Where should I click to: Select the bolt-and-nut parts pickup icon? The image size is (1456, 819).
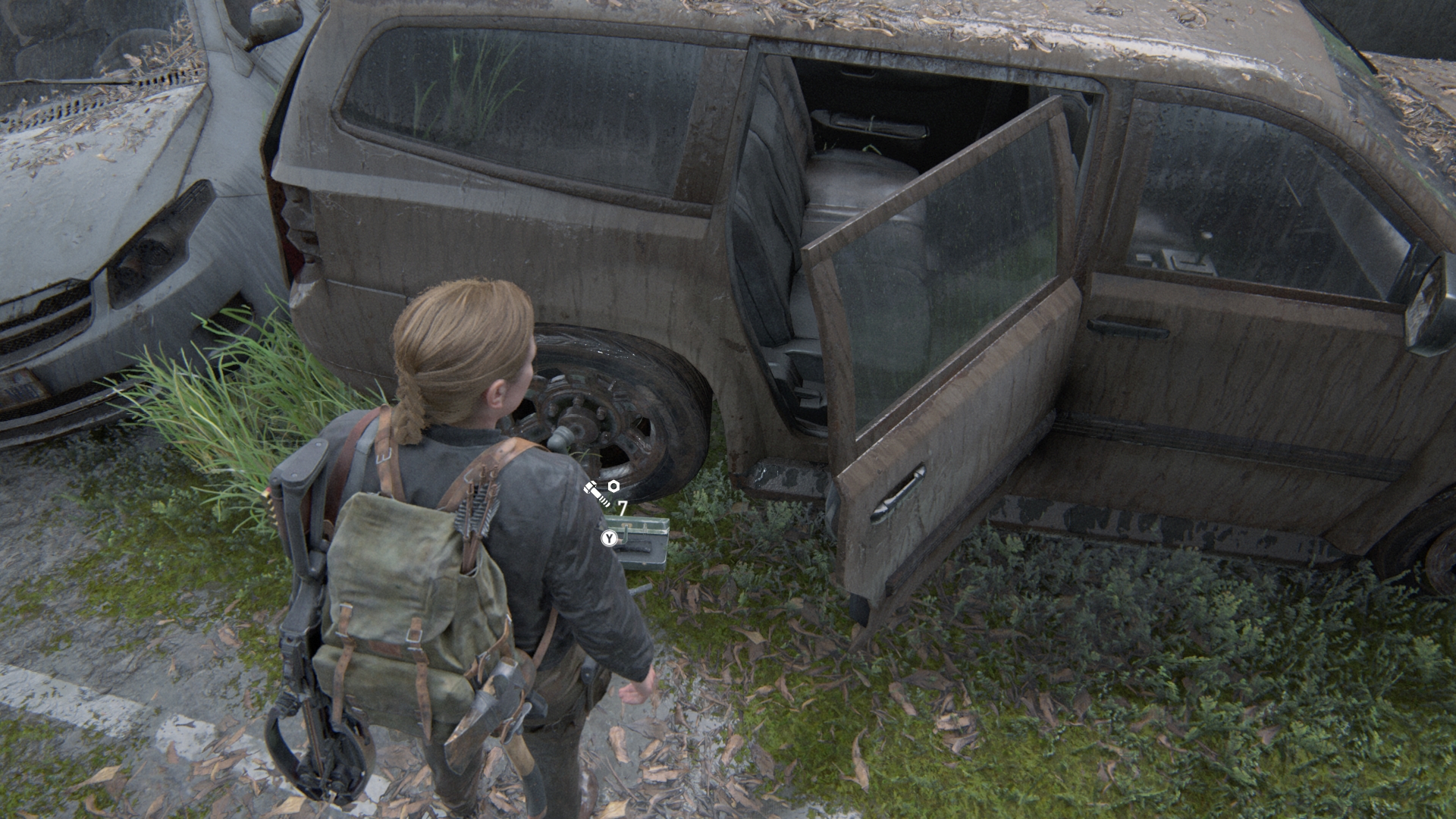click(x=601, y=492)
